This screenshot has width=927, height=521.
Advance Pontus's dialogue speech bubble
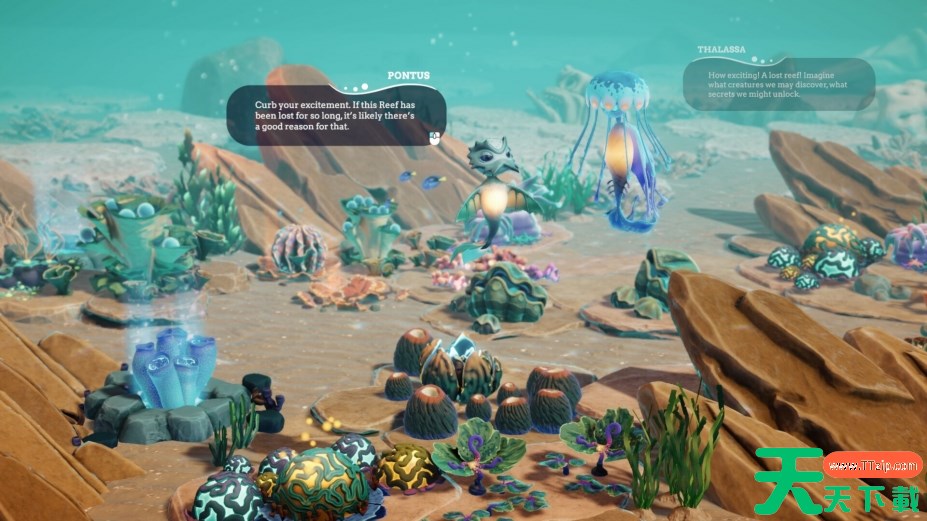(434, 137)
